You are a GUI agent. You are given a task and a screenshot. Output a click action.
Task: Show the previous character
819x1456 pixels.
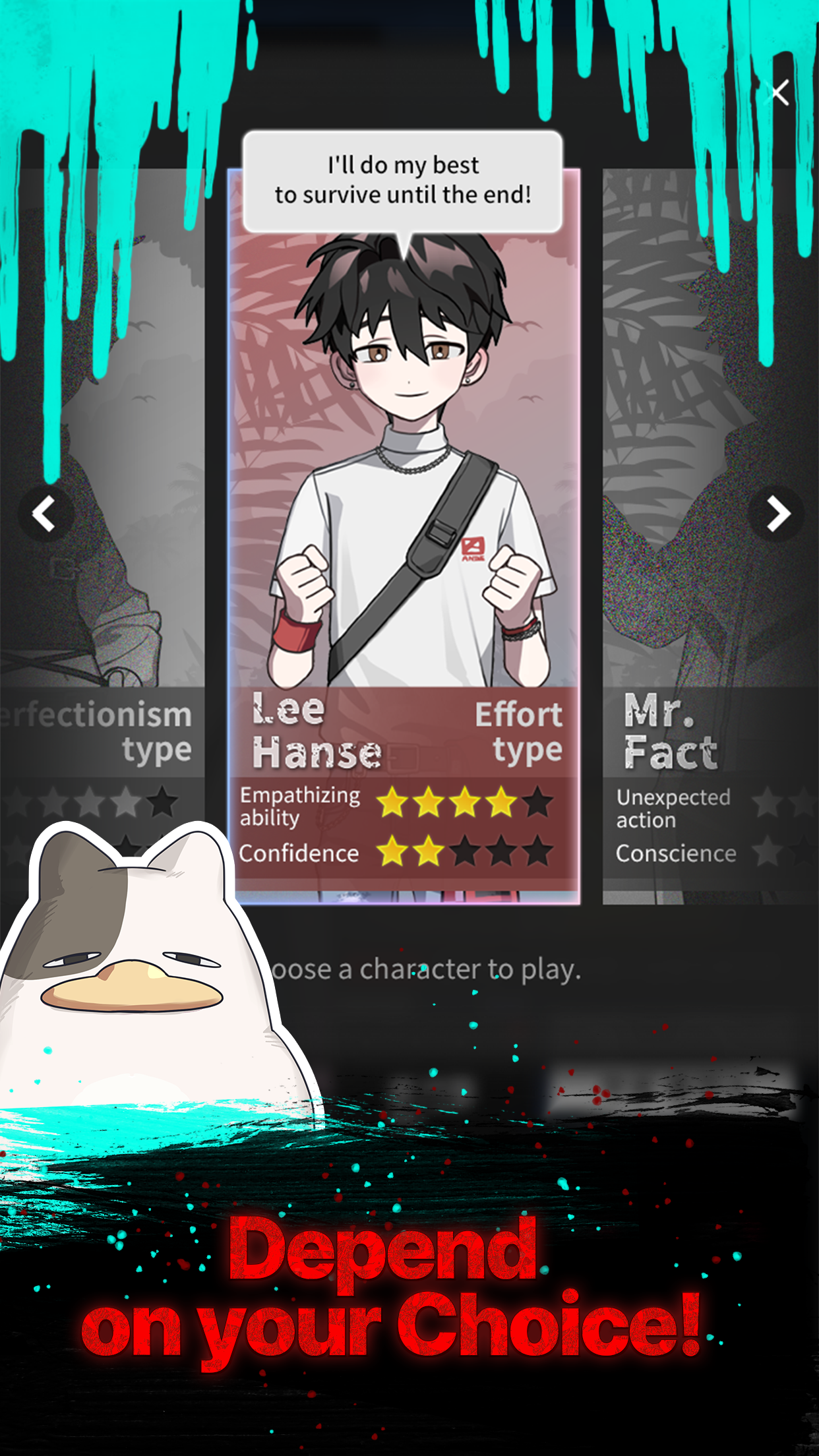click(45, 514)
